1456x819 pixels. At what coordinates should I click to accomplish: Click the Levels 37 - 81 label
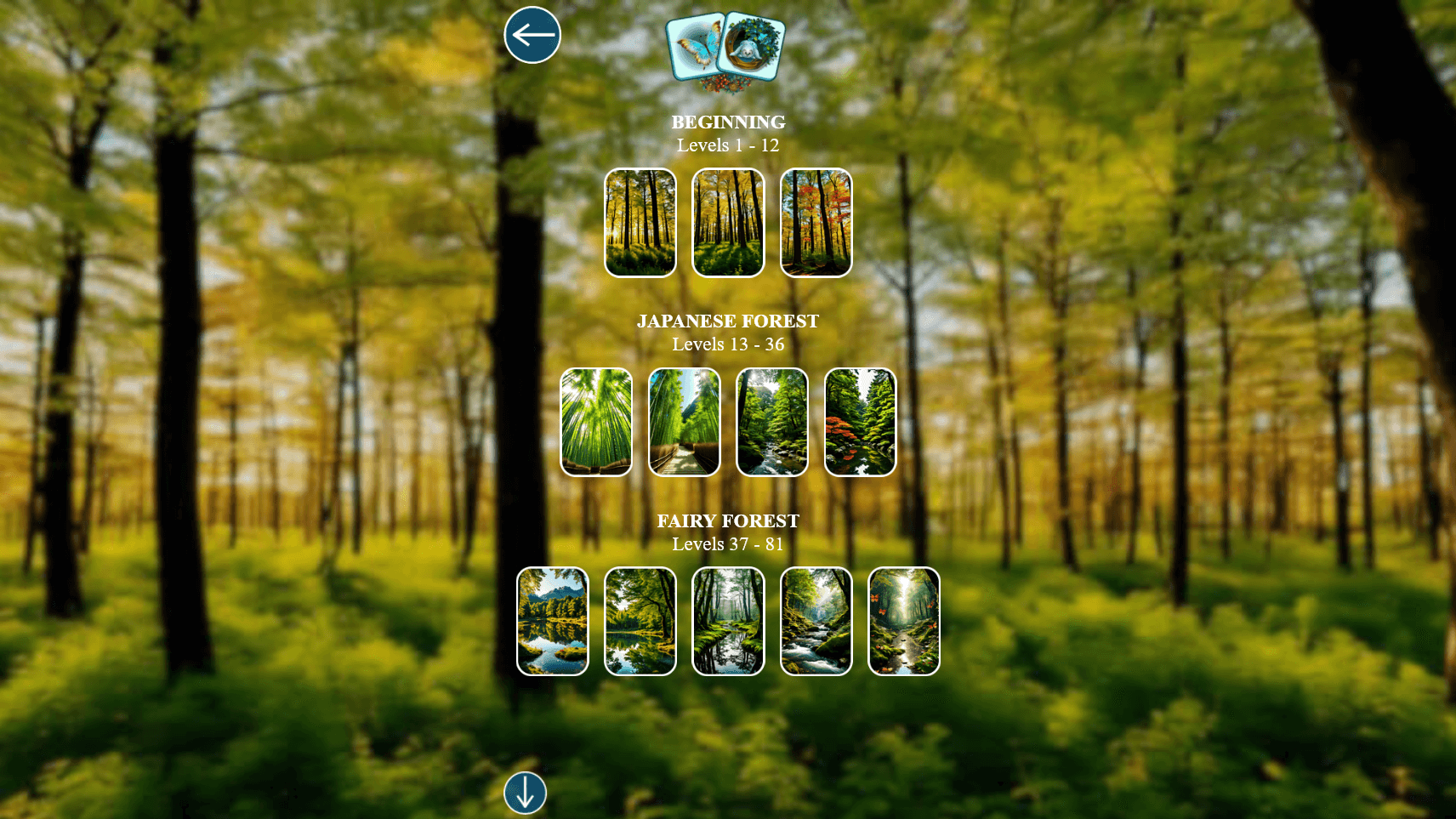pyautogui.click(x=727, y=544)
